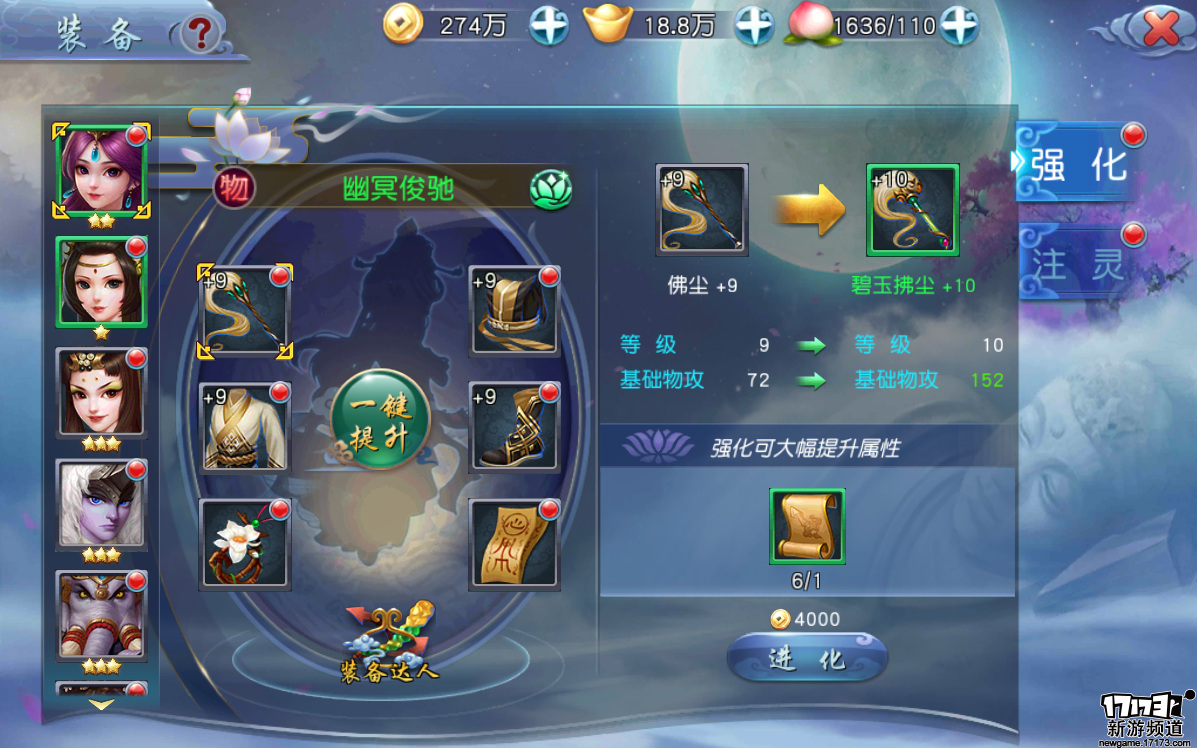Select the equipped whisk weapon slot
The width and height of the screenshot is (1197, 748).
245,311
